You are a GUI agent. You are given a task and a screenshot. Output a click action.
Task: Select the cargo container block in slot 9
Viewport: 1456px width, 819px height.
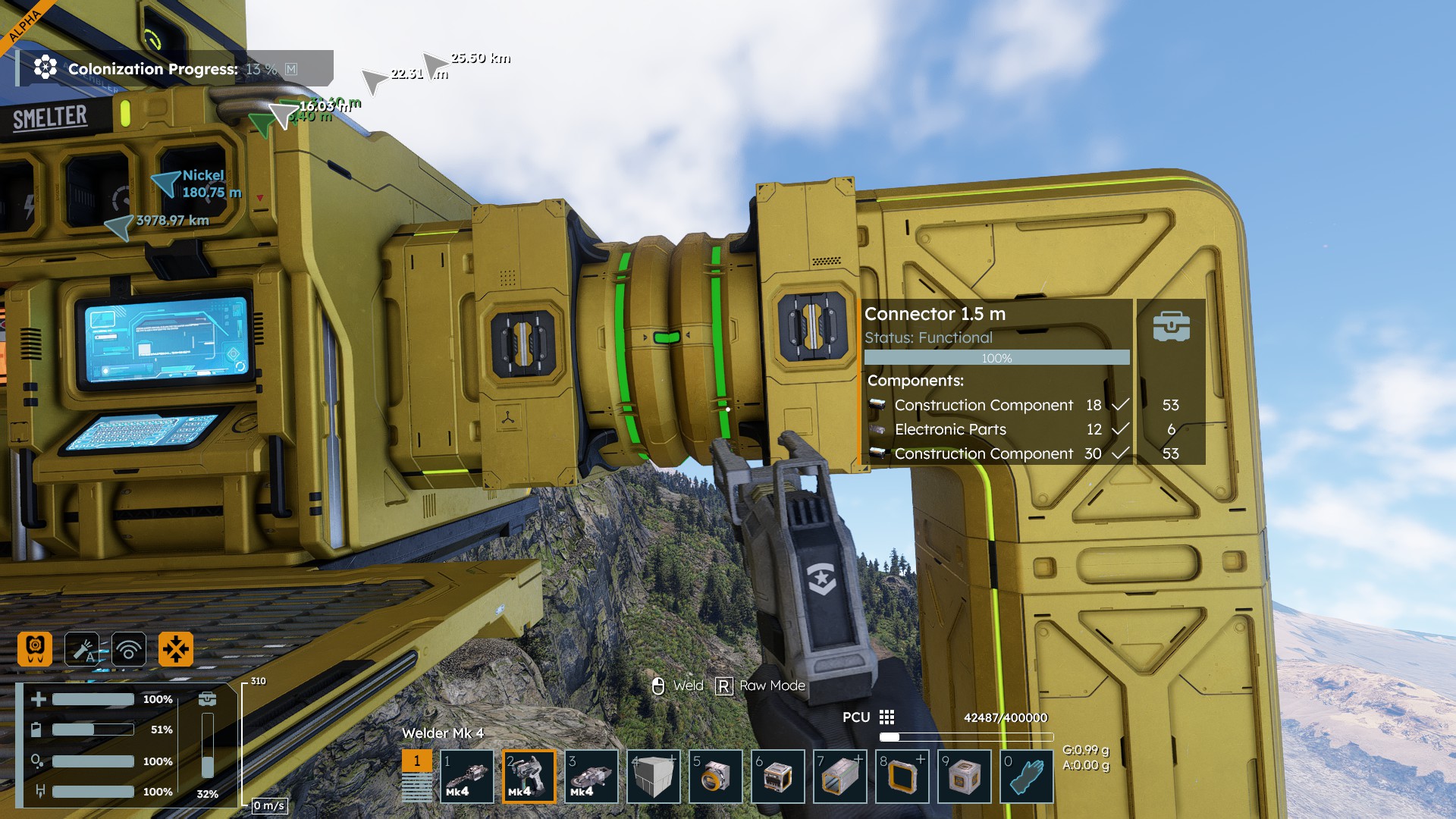(x=965, y=777)
